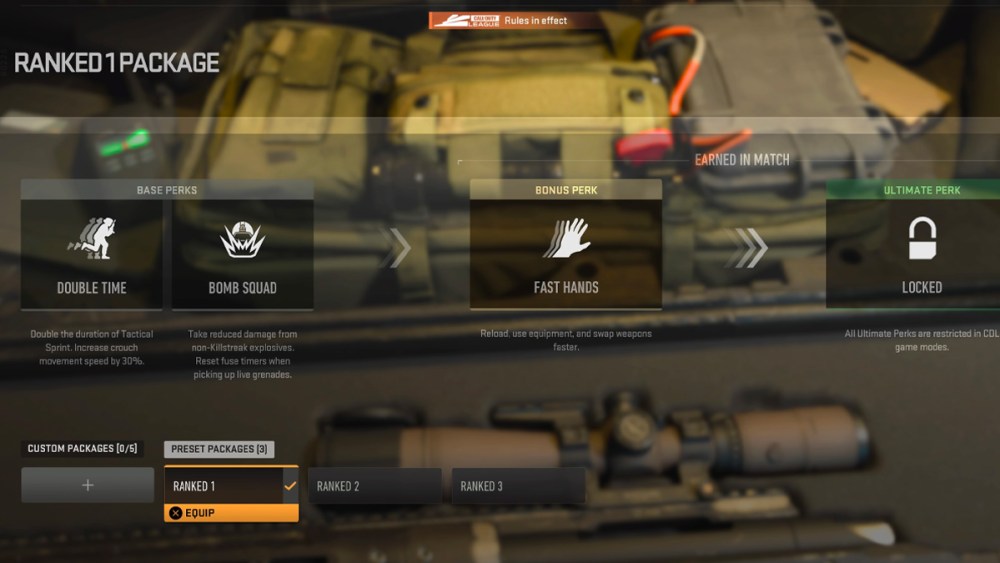Viewport: 1000px width, 563px height.
Task: Choose the Bomb Squad perk tile
Action: (242, 254)
